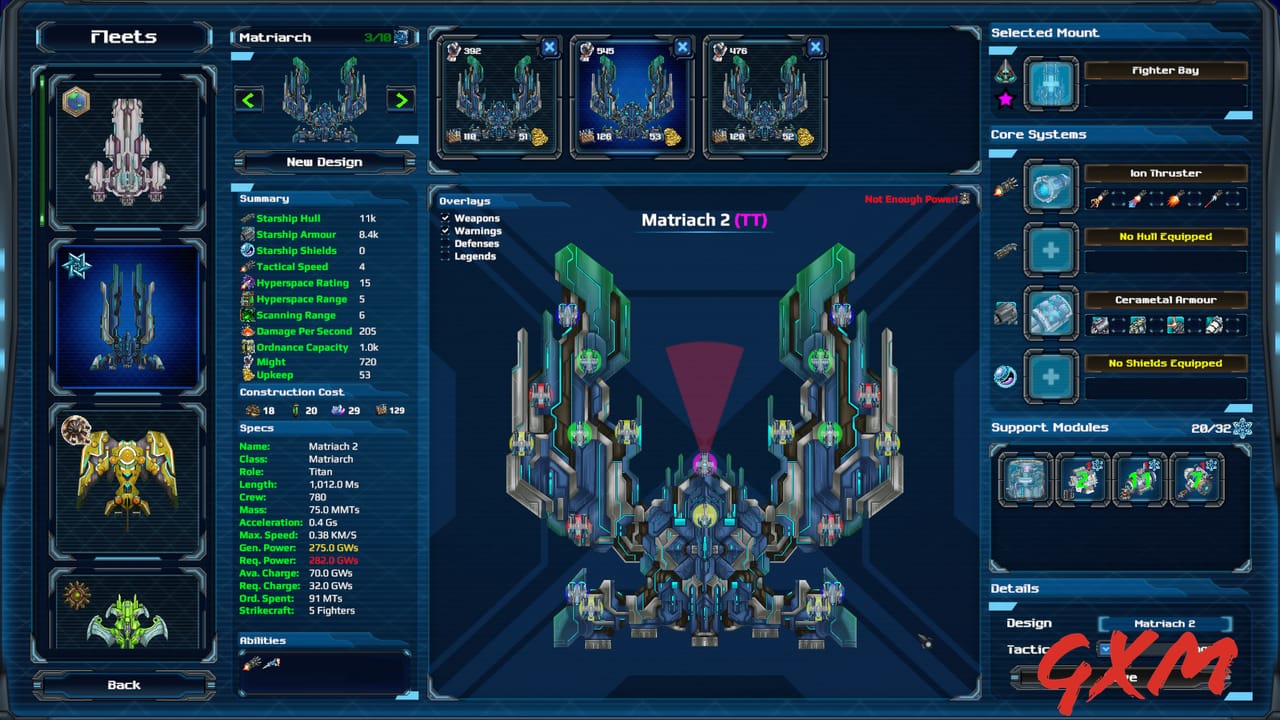
Task: Click the Cerametal Armour module icon
Action: click(1050, 314)
